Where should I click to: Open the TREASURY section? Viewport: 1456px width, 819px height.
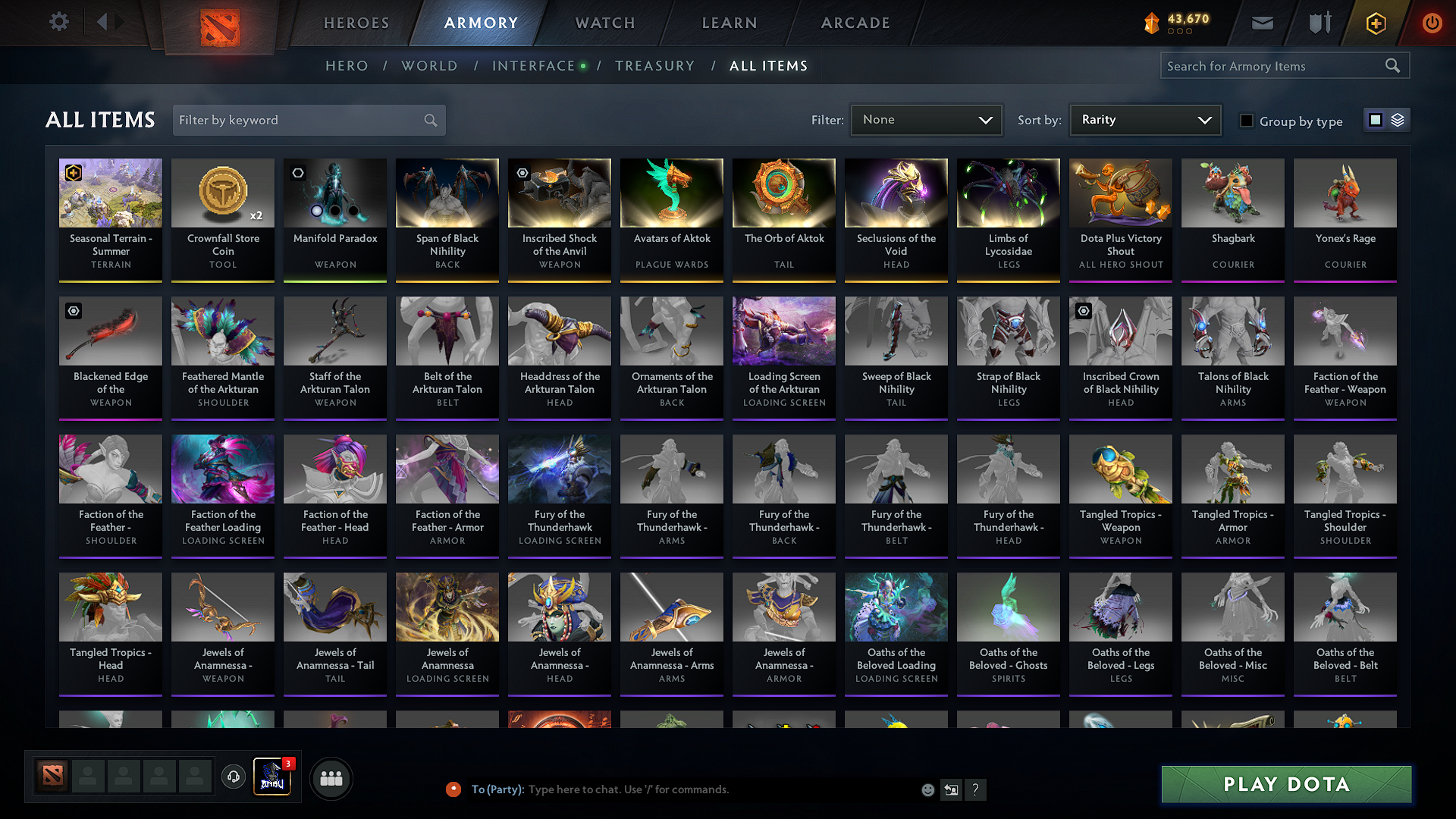click(655, 66)
